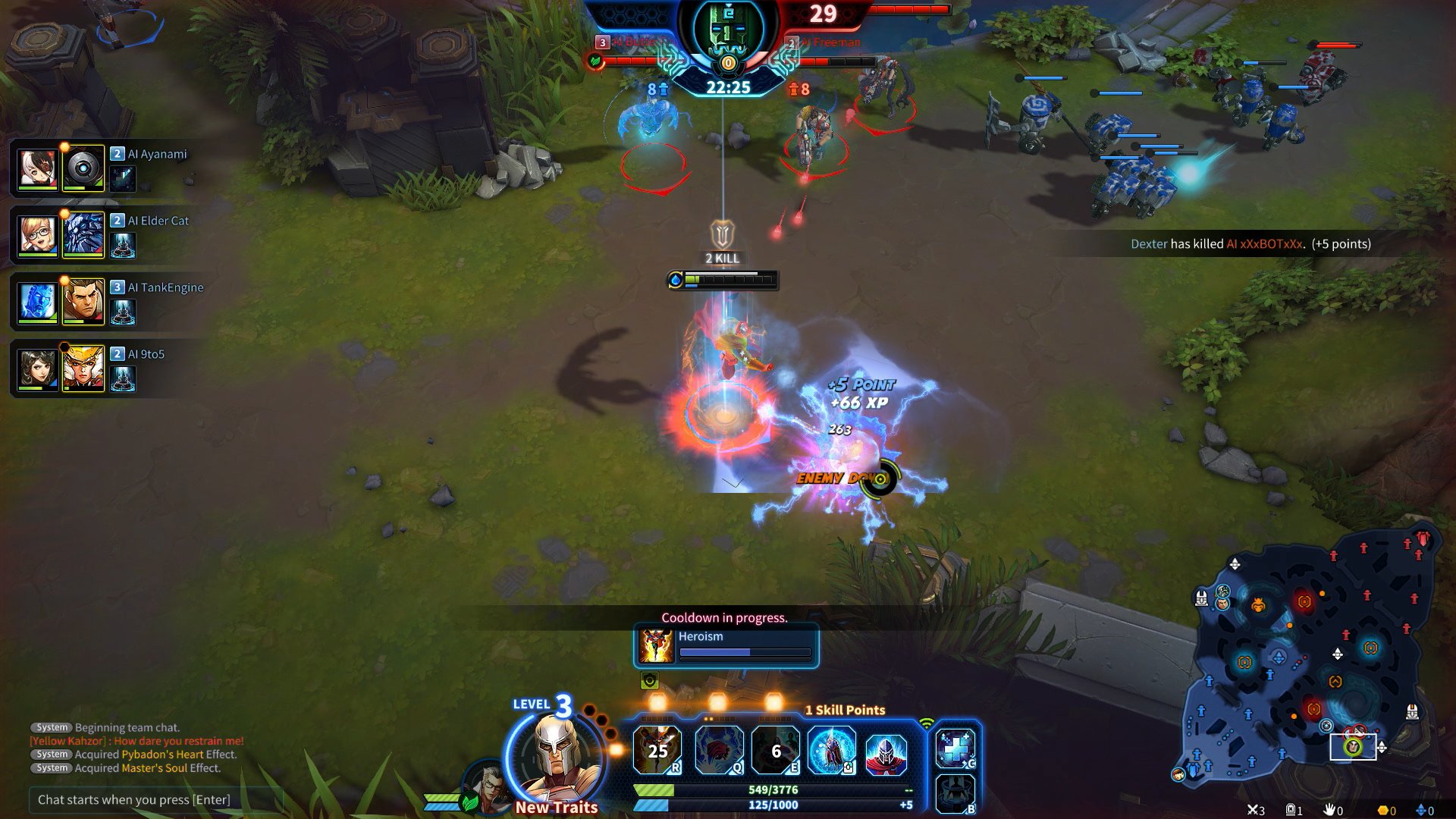Screen dimensions: 1456x819
Task: Spend skill point on glowing Q upgrade node
Action: pyautogui.click(x=717, y=702)
